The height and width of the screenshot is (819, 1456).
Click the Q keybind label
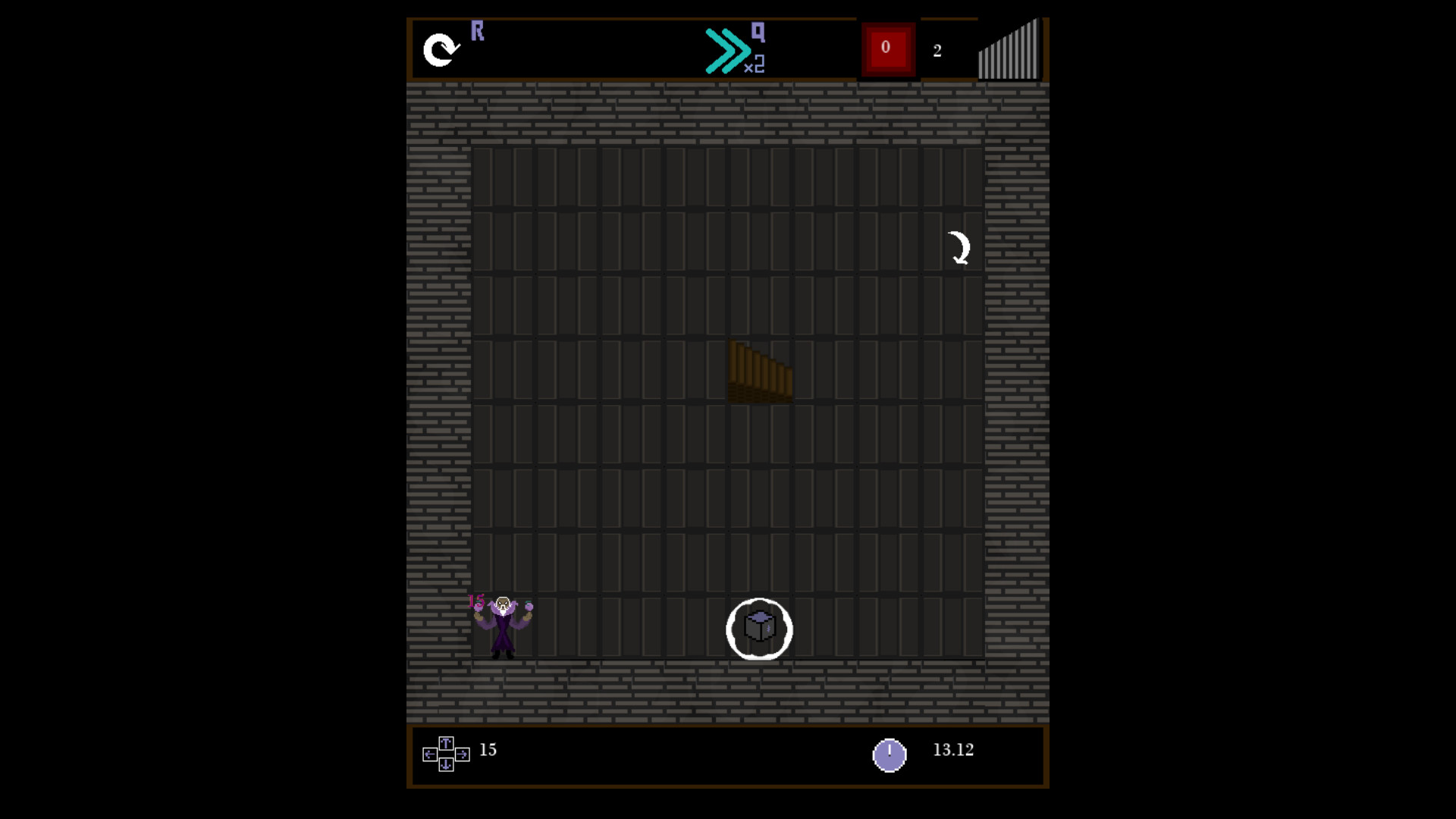757,32
